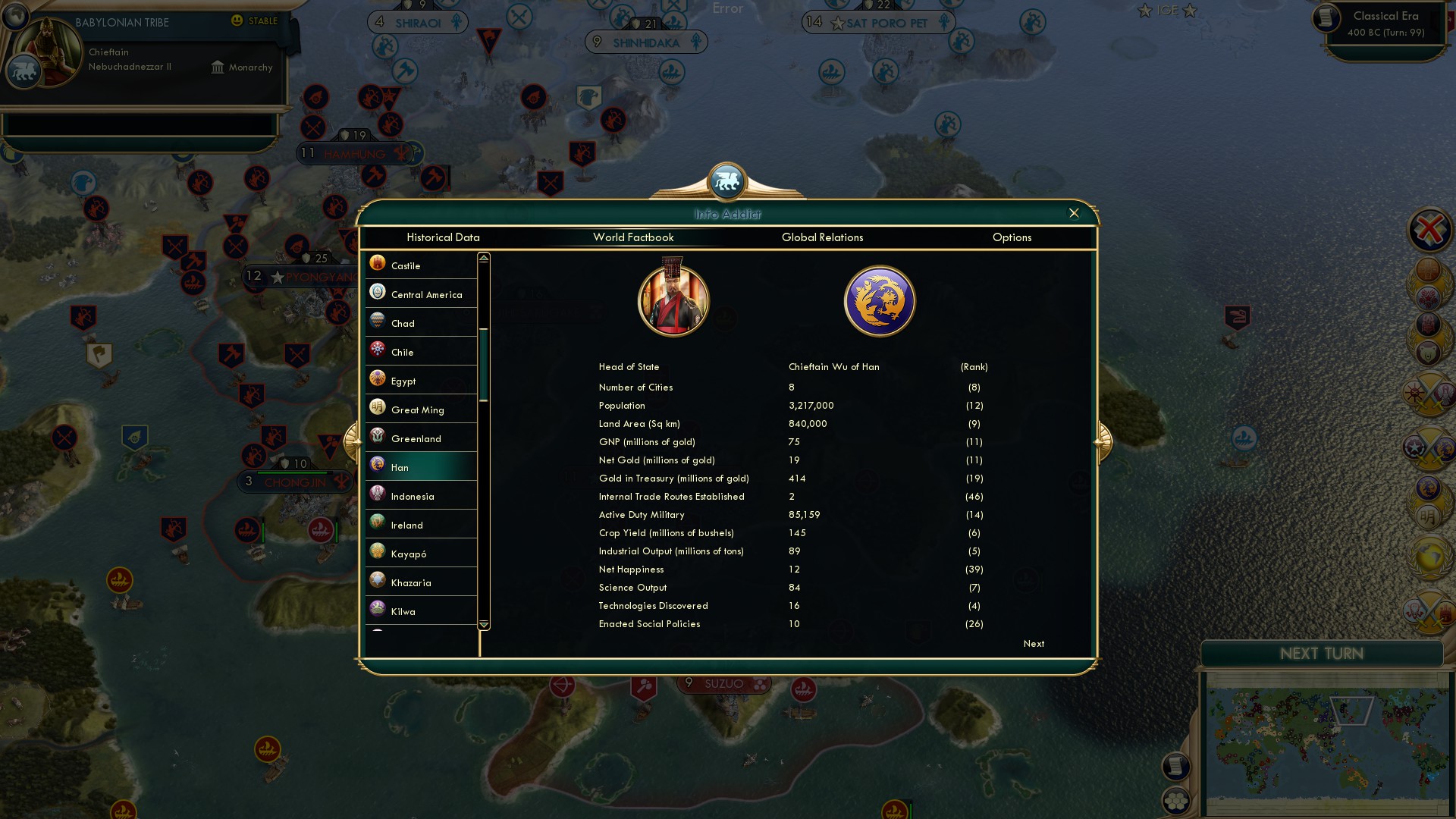Switch to the Options tab
The image size is (1456, 819).
1012,237
